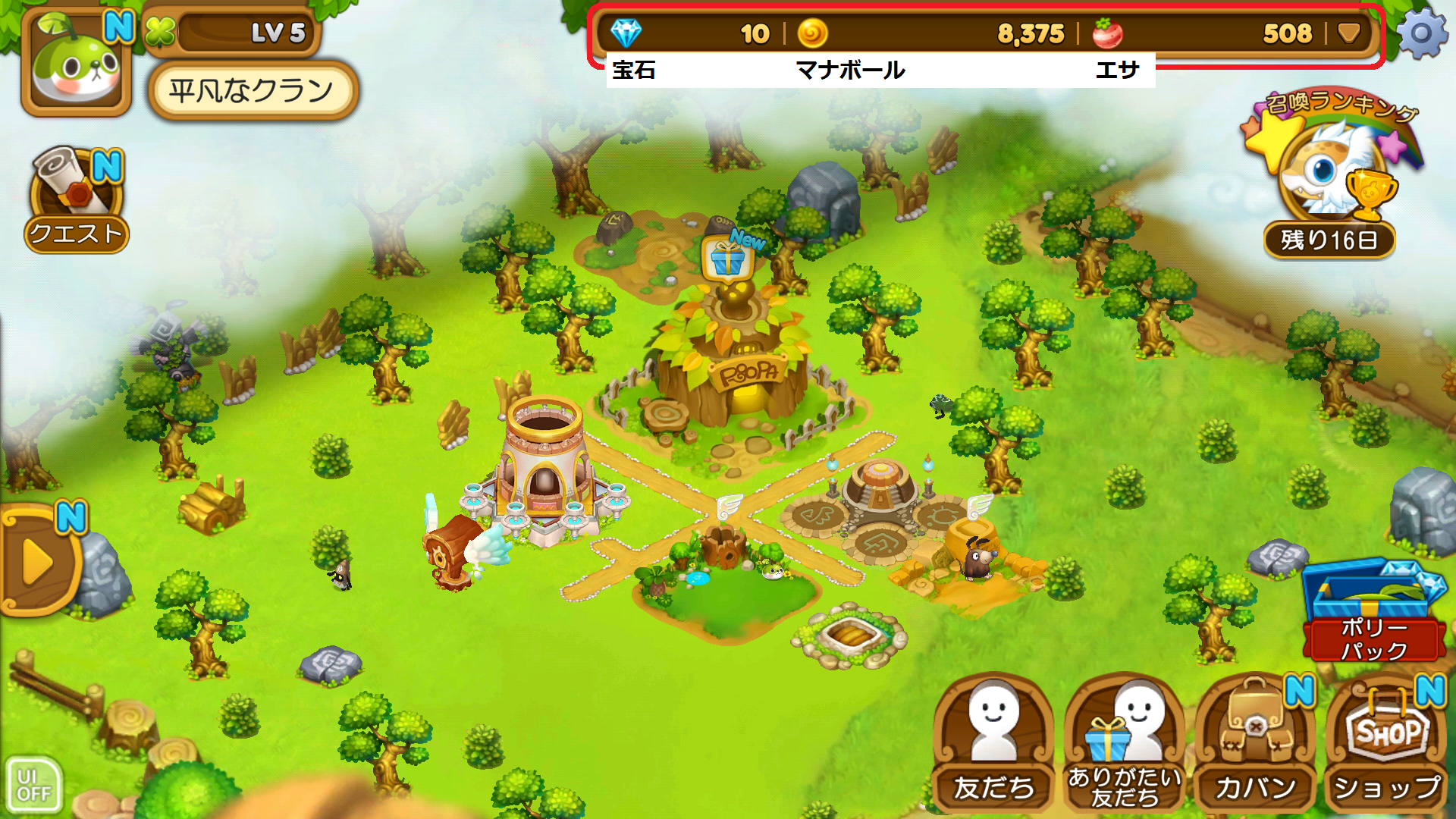Expand the resource bar dropdown arrow
This screenshot has height=819, width=1456.
pyautogui.click(x=1349, y=33)
